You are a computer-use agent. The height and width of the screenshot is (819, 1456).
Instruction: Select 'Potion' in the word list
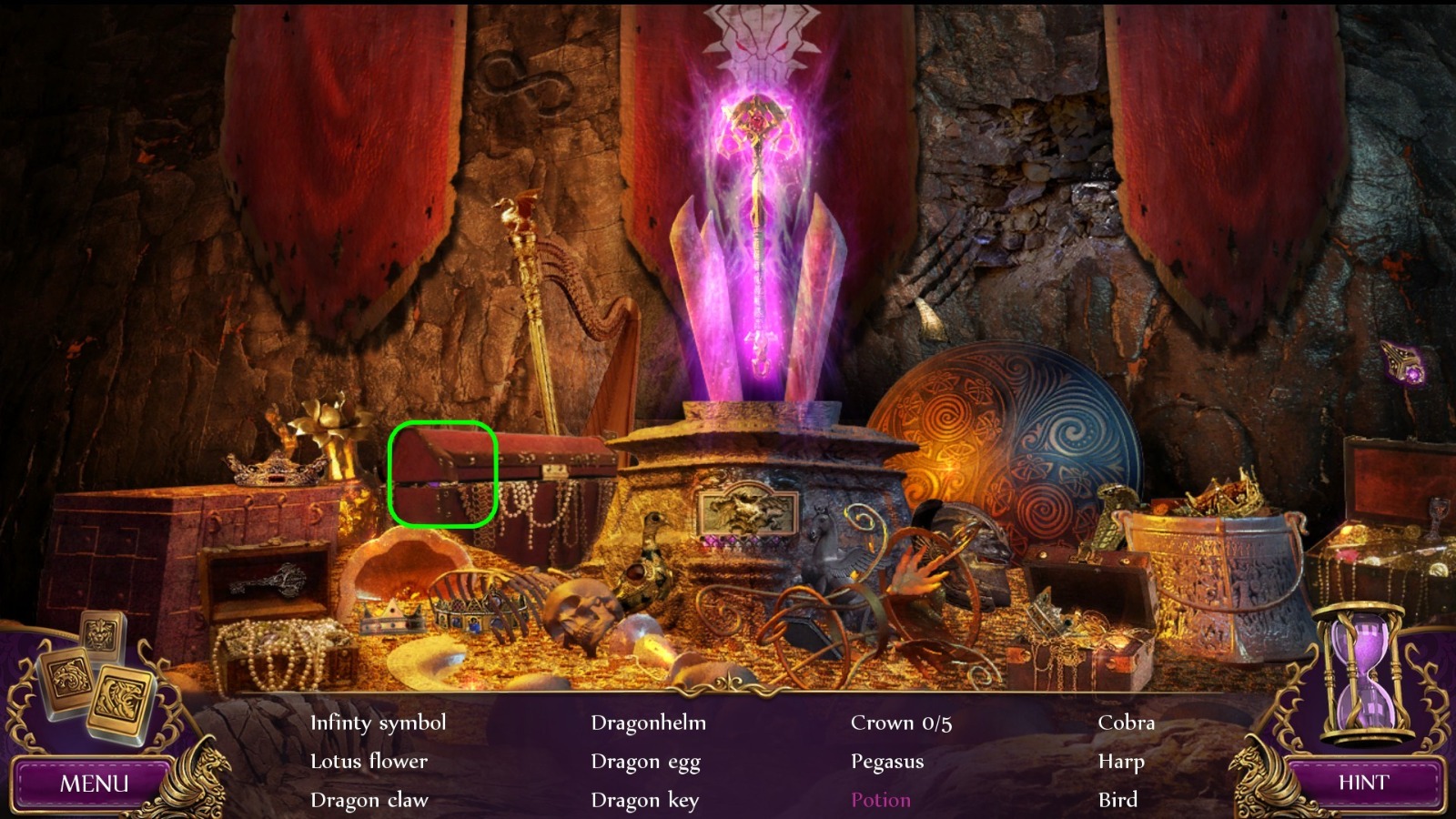[879, 800]
